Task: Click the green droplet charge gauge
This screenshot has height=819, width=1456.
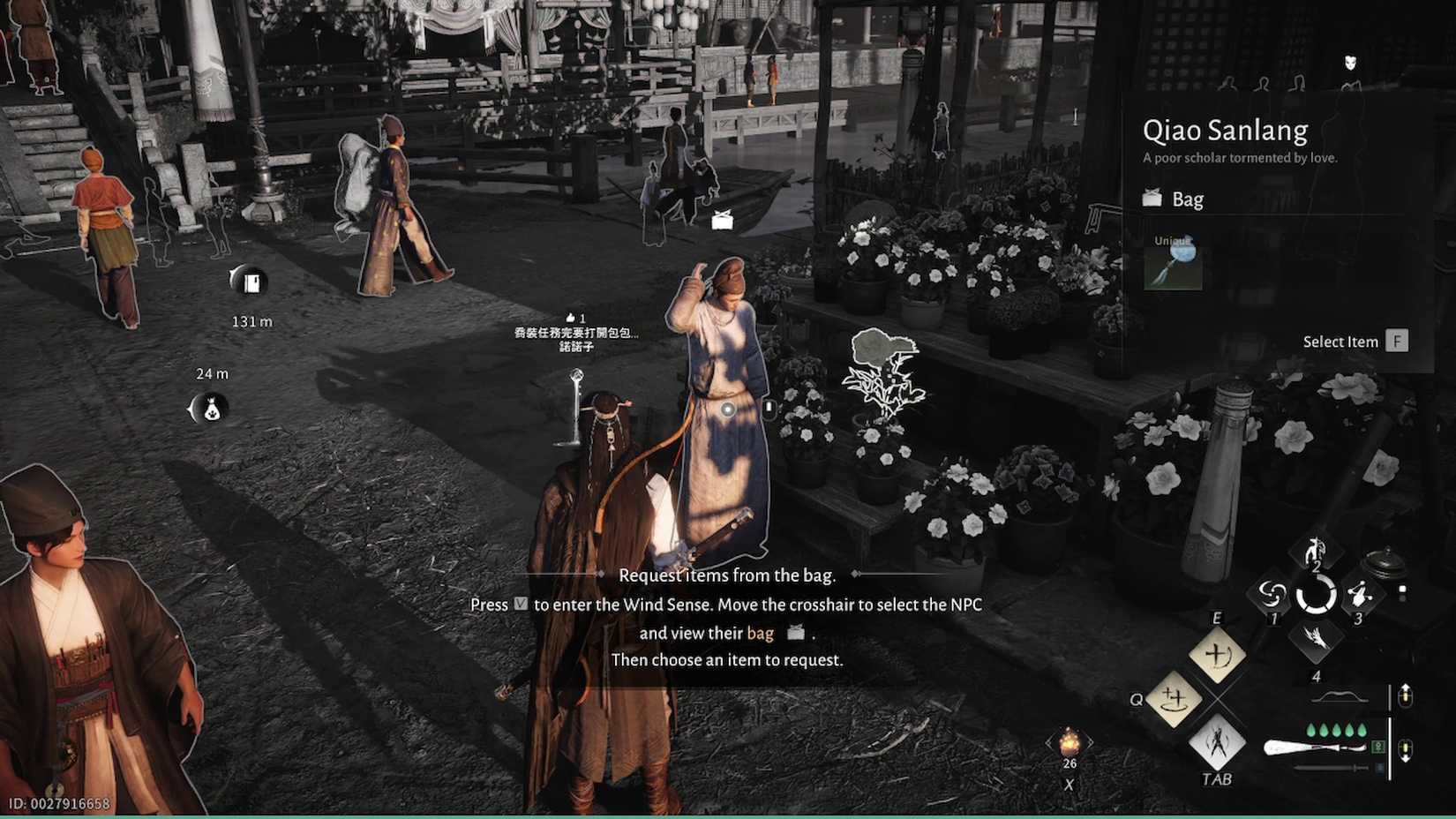Action: point(1336,730)
